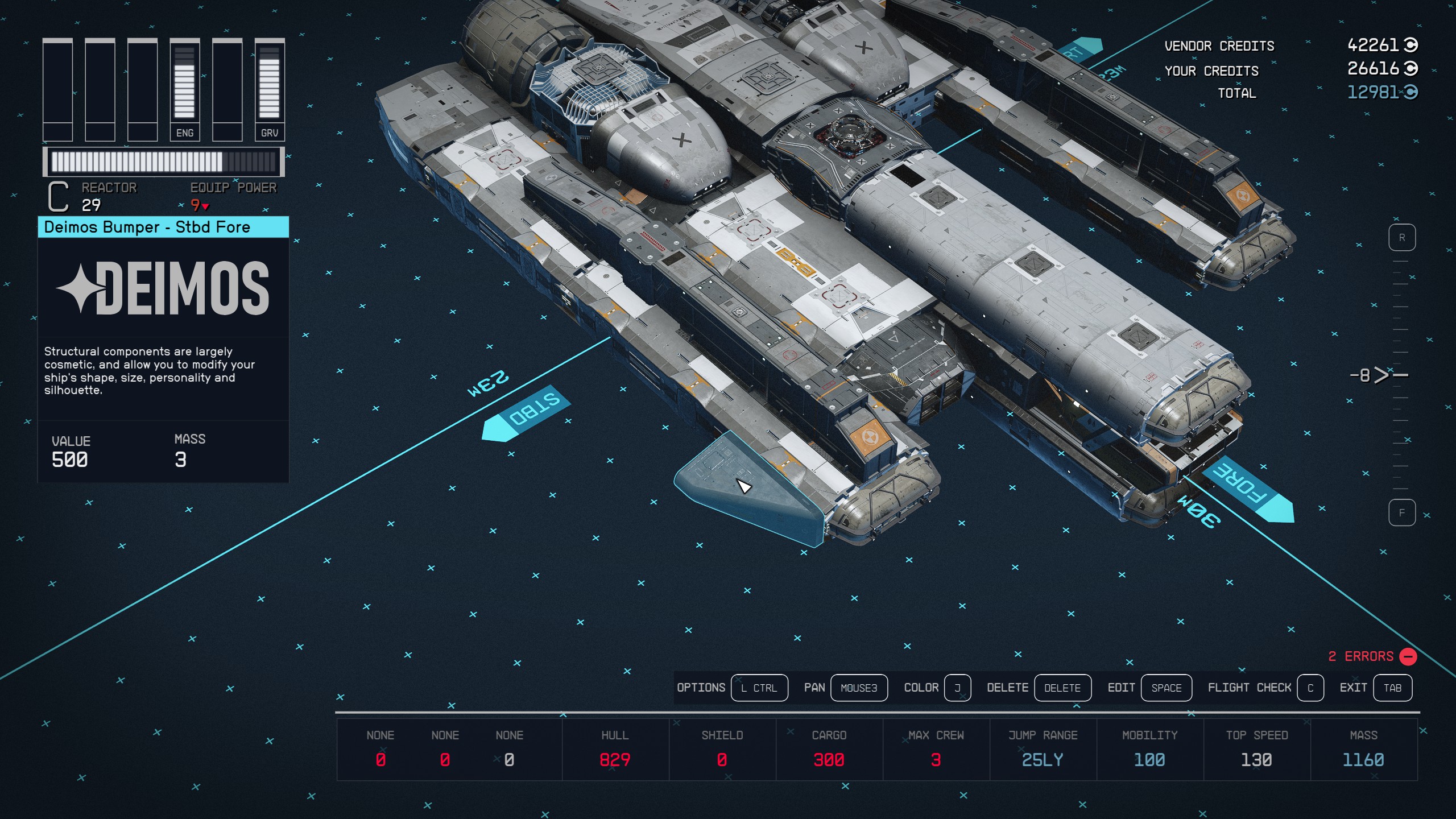Exit the ship builder
1456x819 pixels.
tap(1392, 688)
